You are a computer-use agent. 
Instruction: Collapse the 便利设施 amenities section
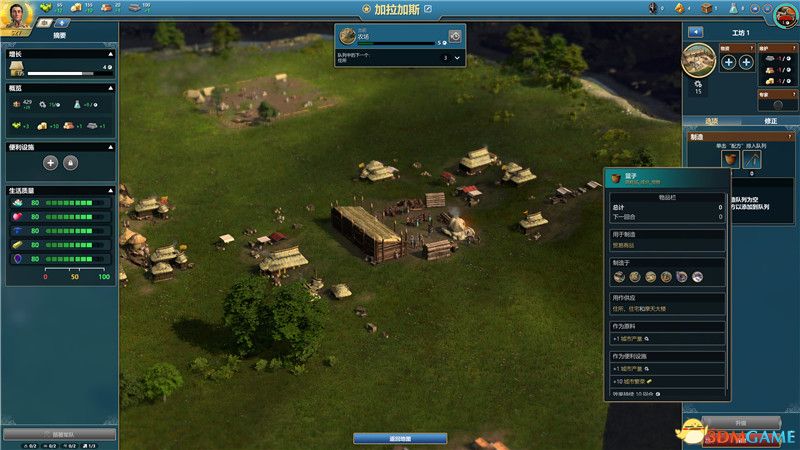pyautogui.click(x=112, y=145)
